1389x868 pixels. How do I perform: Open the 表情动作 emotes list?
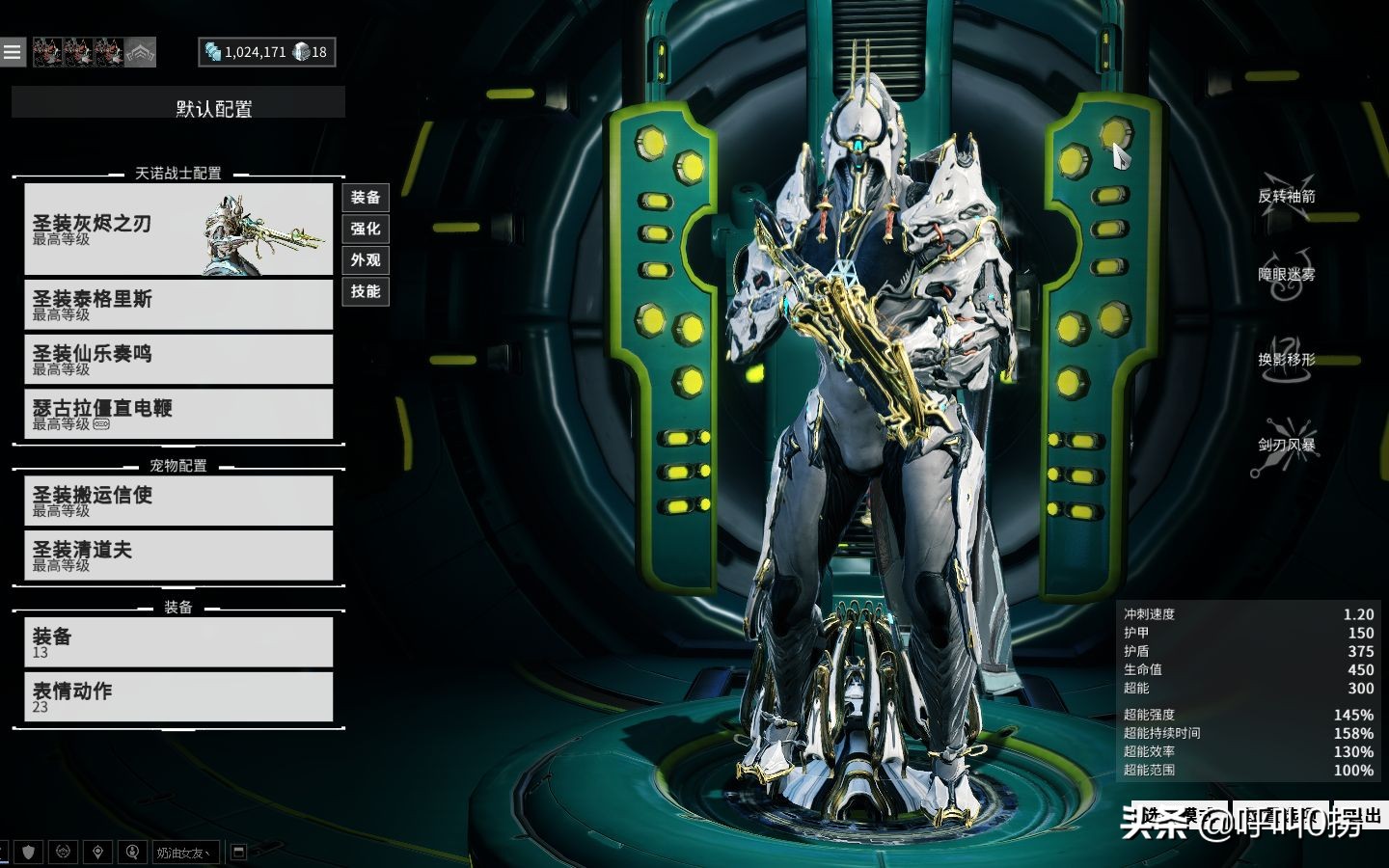pyautogui.click(x=178, y=697)
